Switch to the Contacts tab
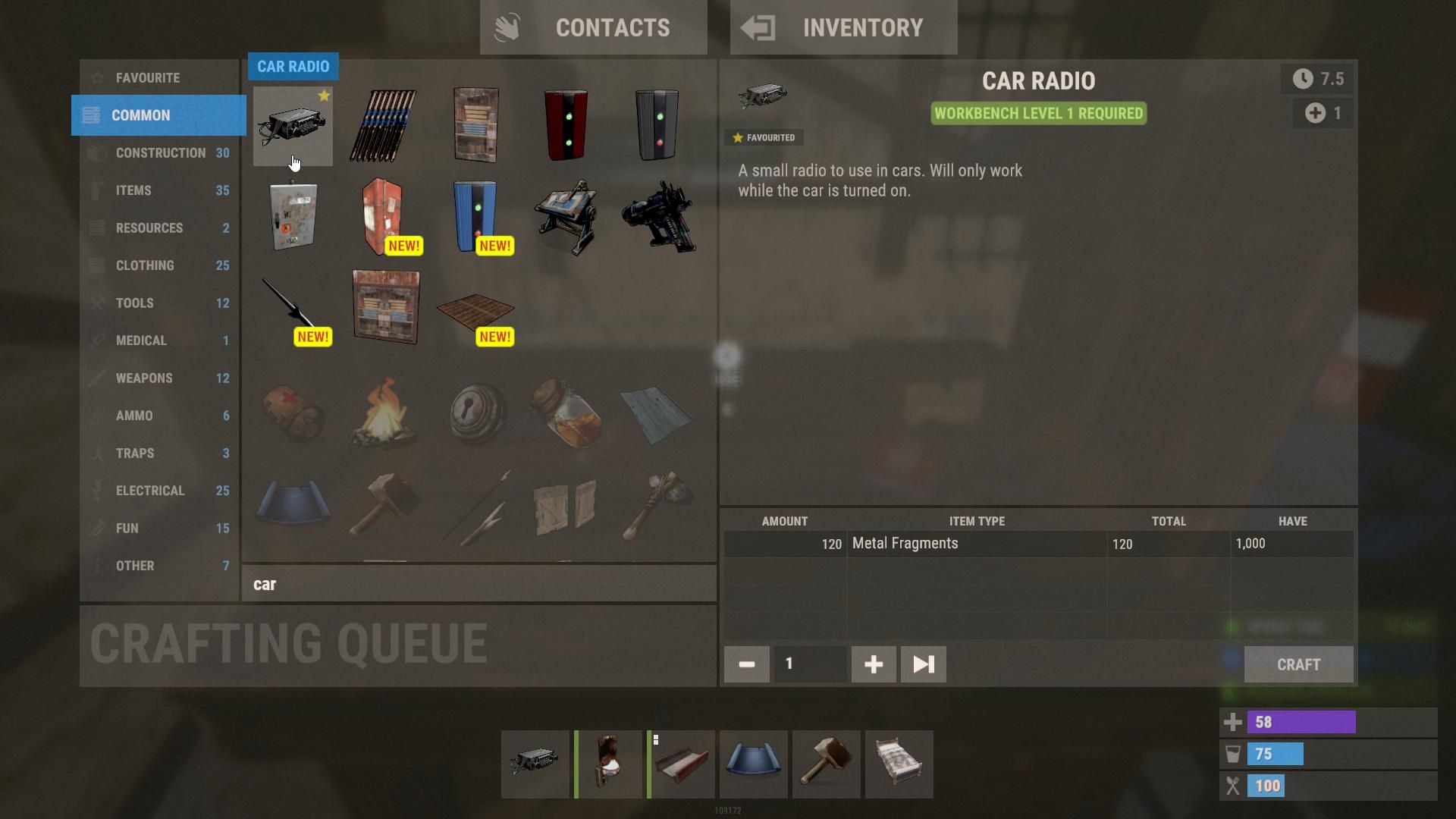Screen dimensions: 1456x819 click(x=594, y=27)
